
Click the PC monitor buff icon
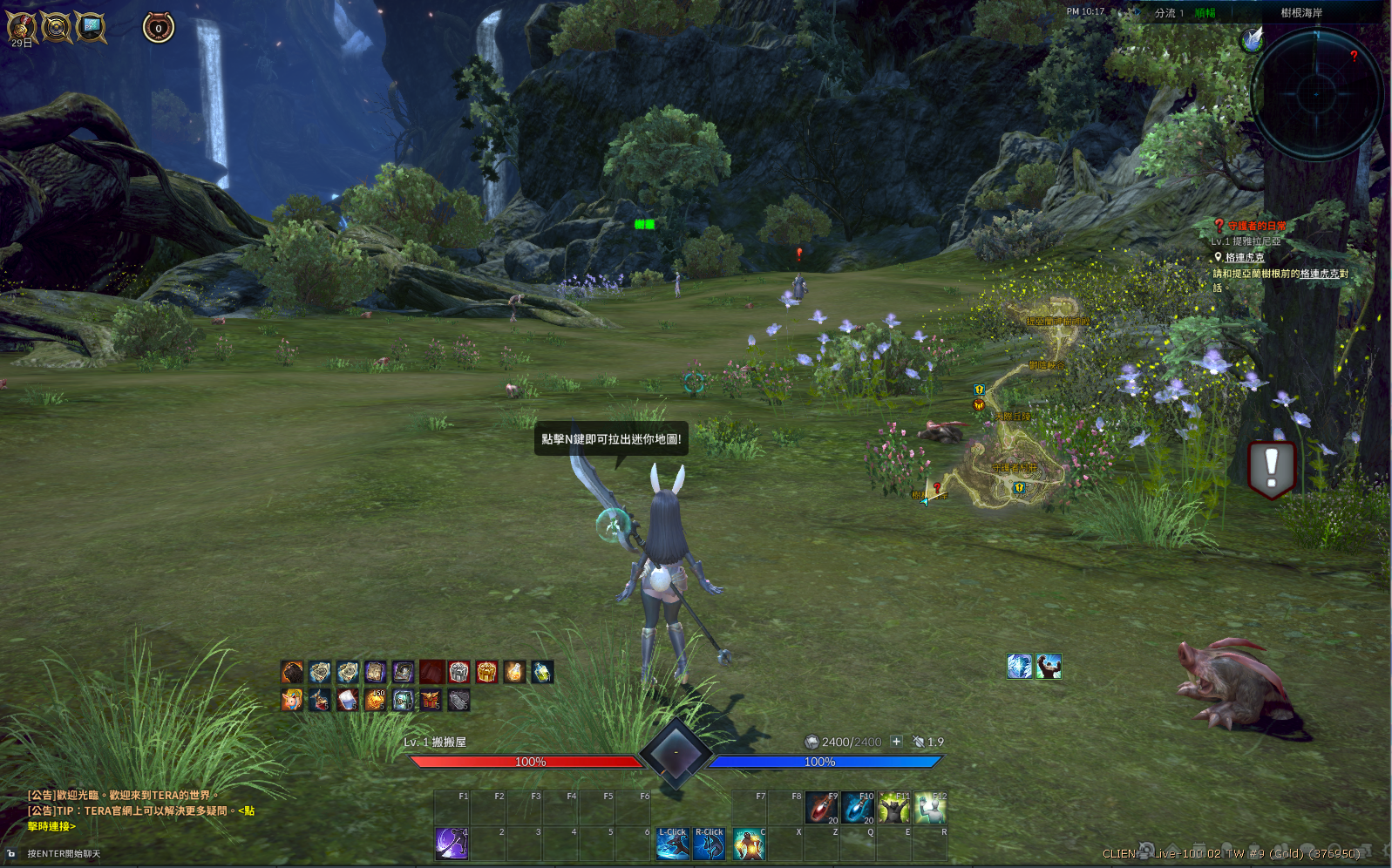pyautogui.click(x=91, y=27)
